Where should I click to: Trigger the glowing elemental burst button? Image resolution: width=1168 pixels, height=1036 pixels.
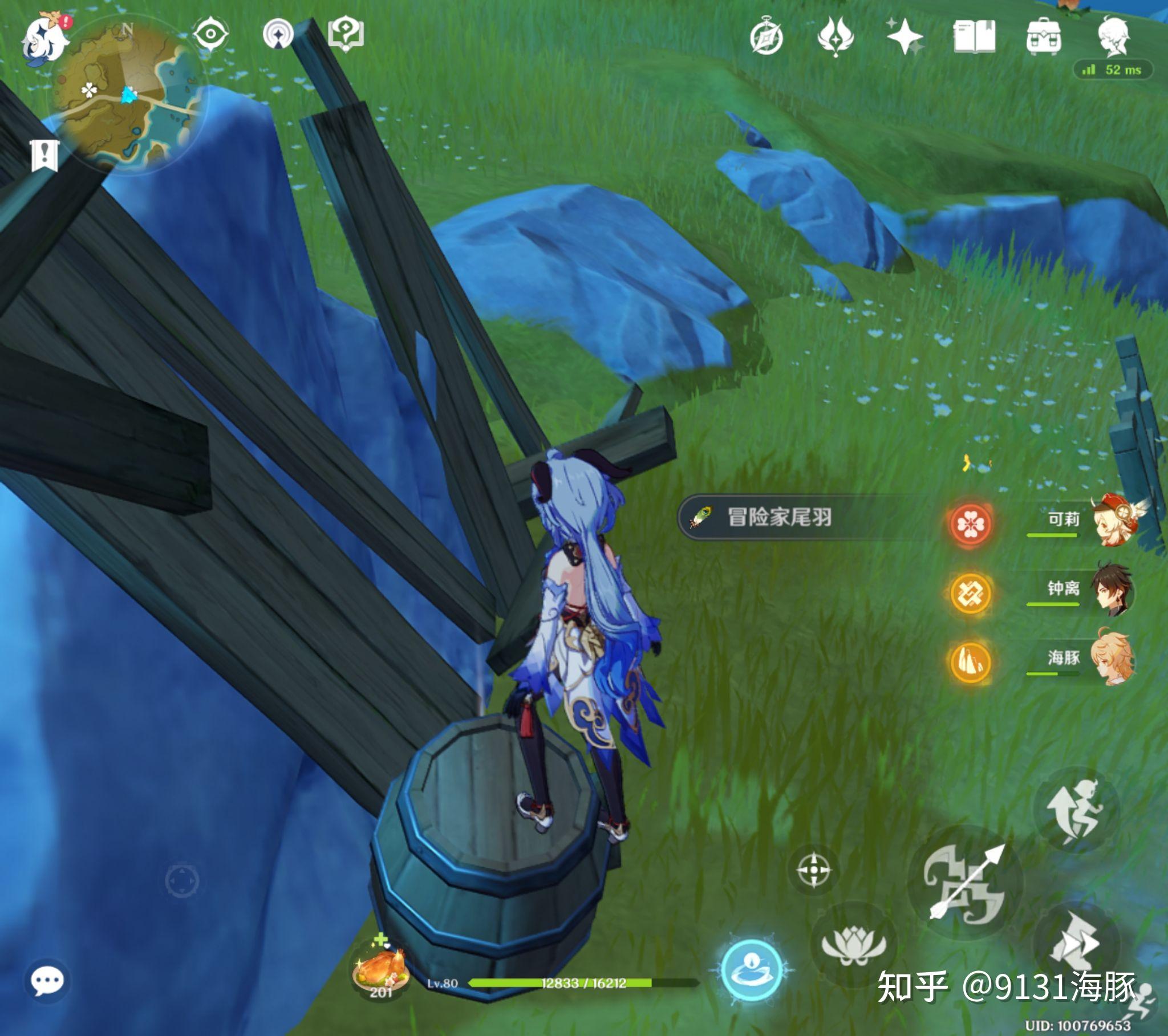point(751,970)
